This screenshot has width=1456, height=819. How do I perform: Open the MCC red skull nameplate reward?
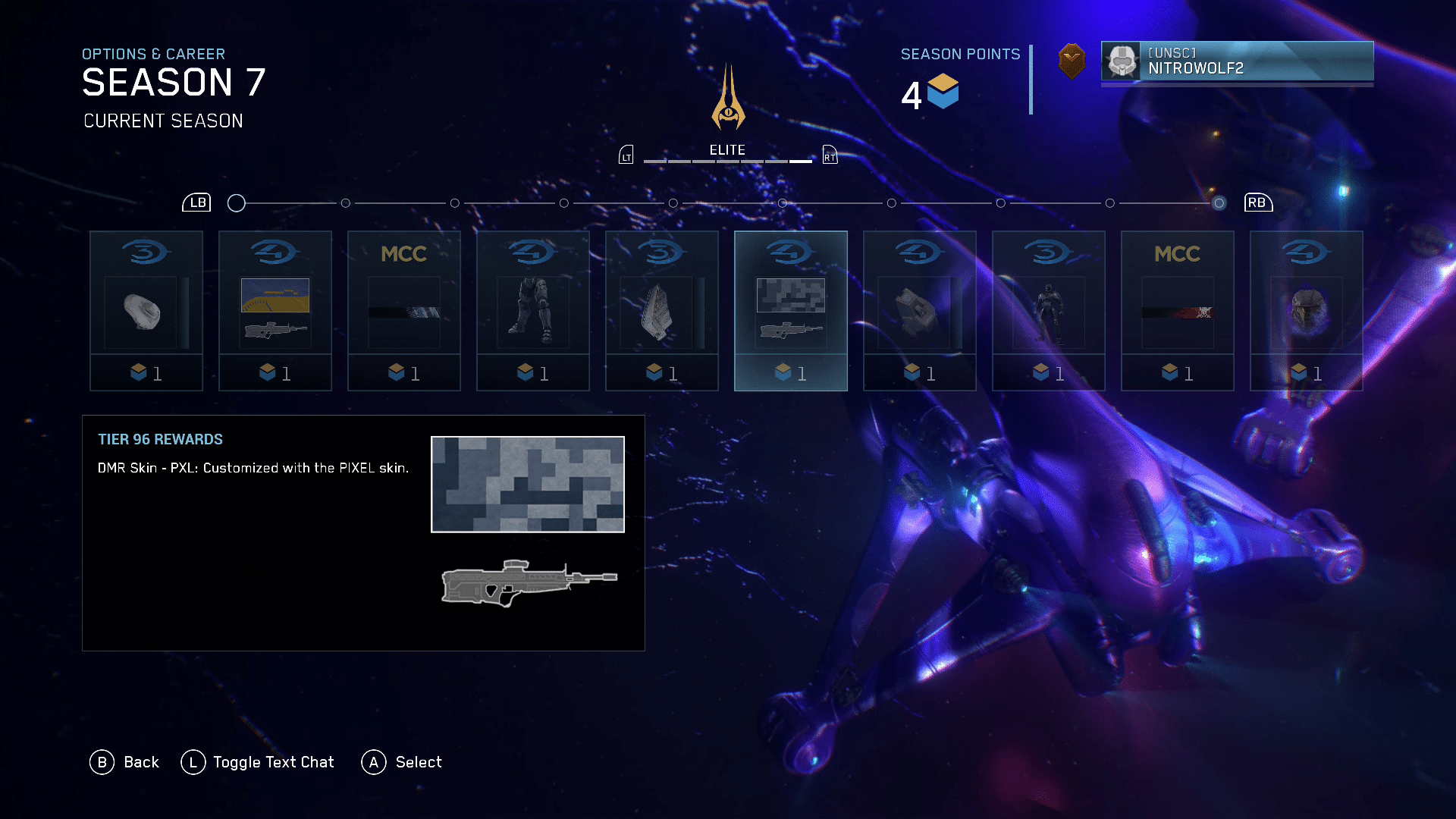coord(1177,310)
